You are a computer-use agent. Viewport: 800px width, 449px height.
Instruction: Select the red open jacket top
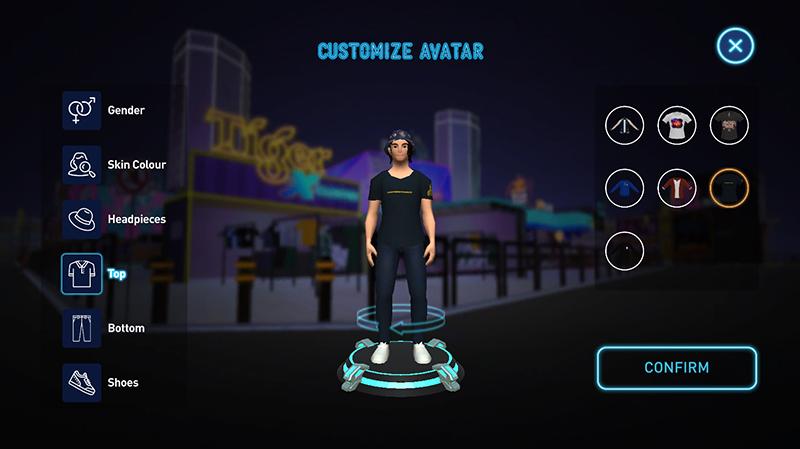[x=677, y=187]
